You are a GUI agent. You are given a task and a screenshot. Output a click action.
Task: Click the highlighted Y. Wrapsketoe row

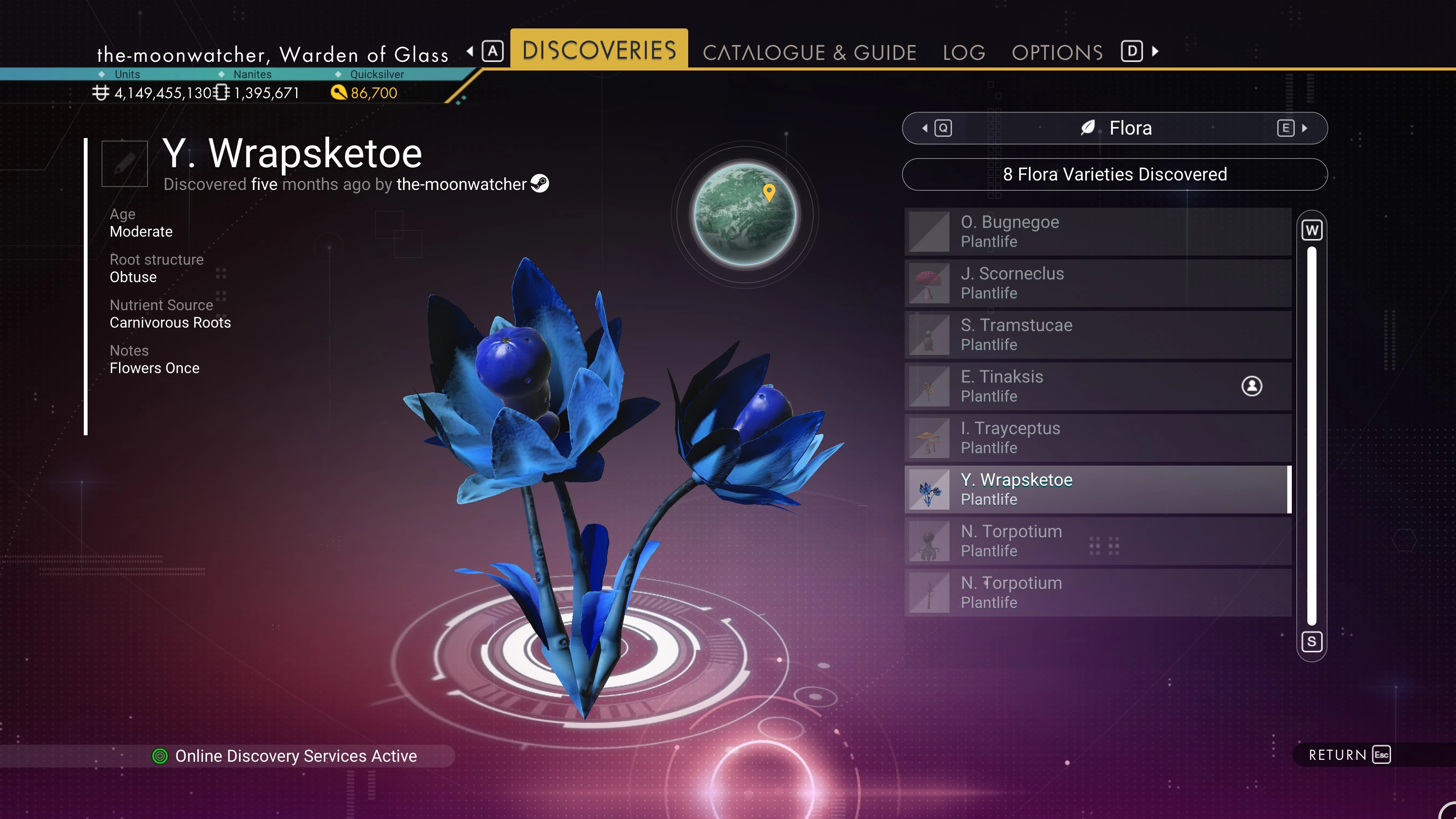coord(1097,489)
